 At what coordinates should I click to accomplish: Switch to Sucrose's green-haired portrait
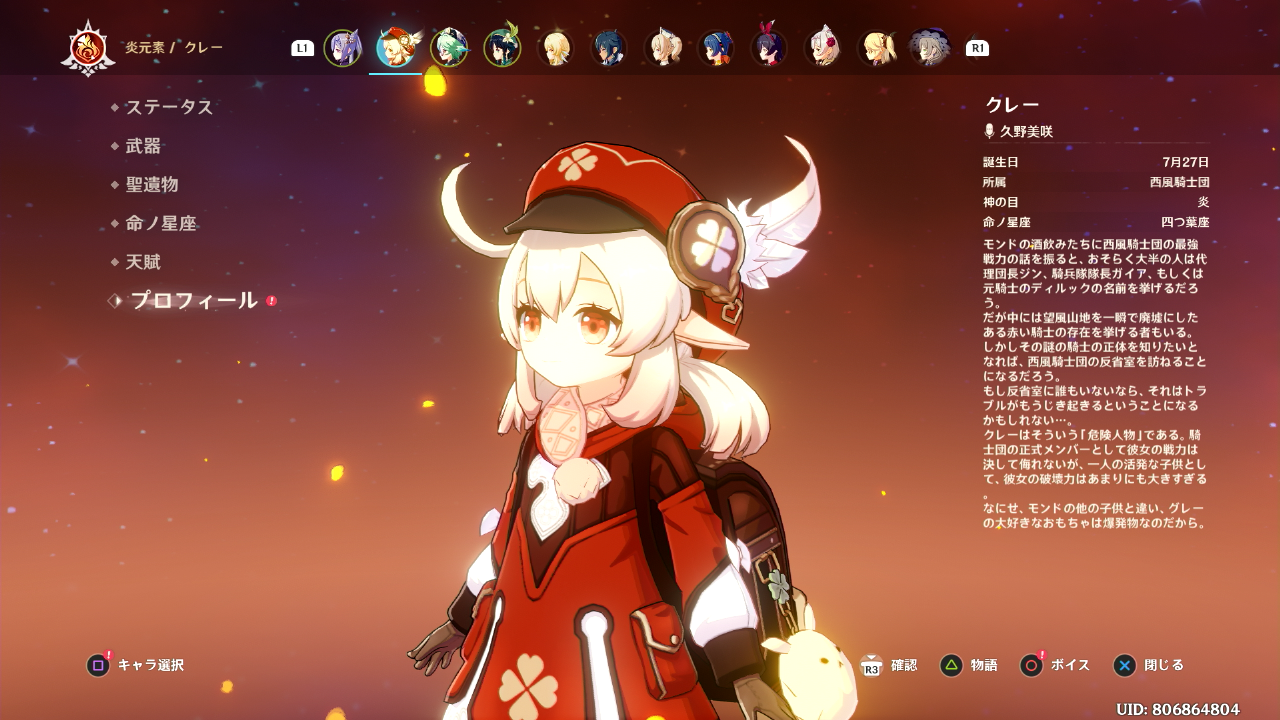tap(449, 48)
